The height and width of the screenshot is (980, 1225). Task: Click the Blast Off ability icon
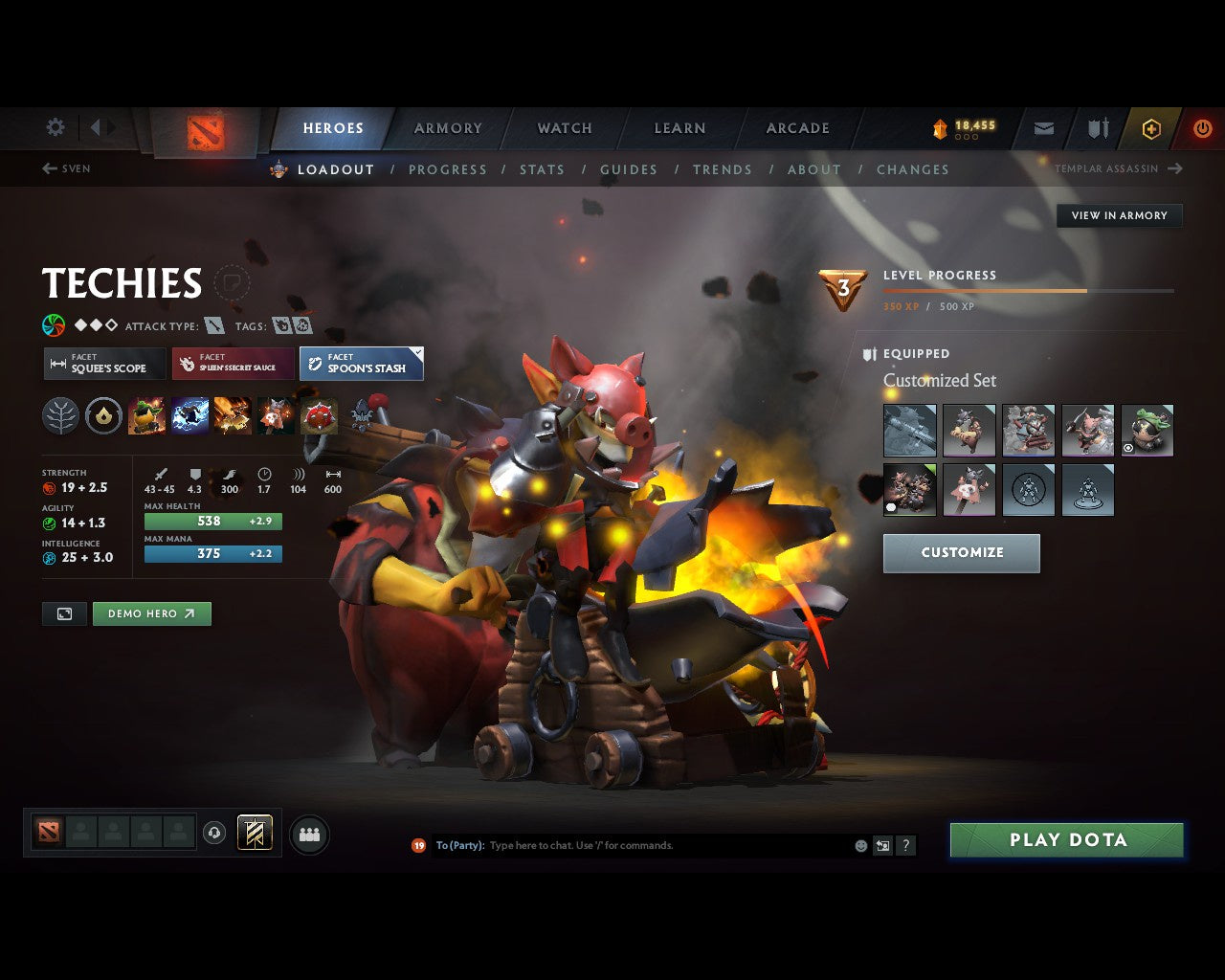click(234, 416)
